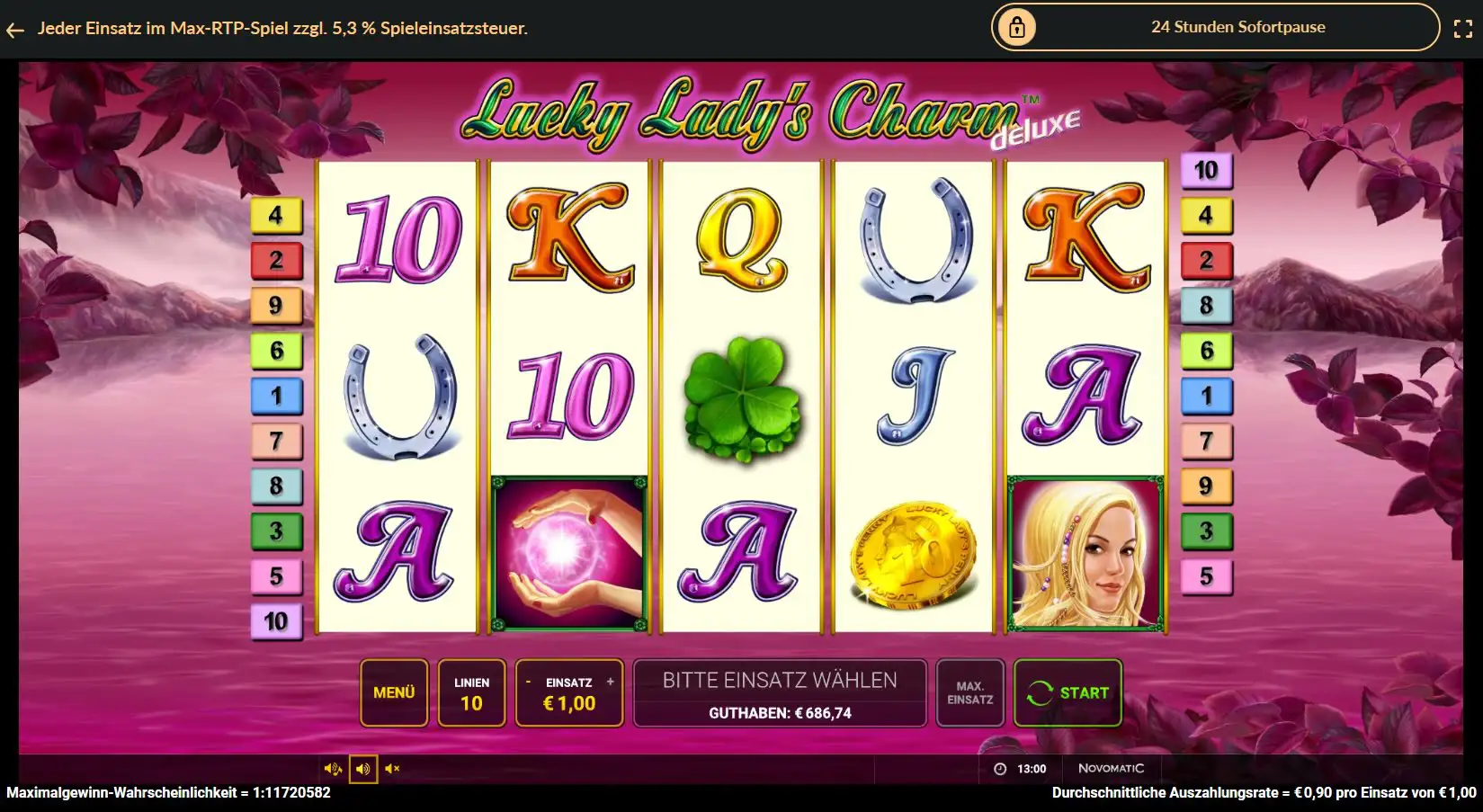Viewport: 1483px width, 812px height.
Task: Open the MENÜ
Action: 394,692
